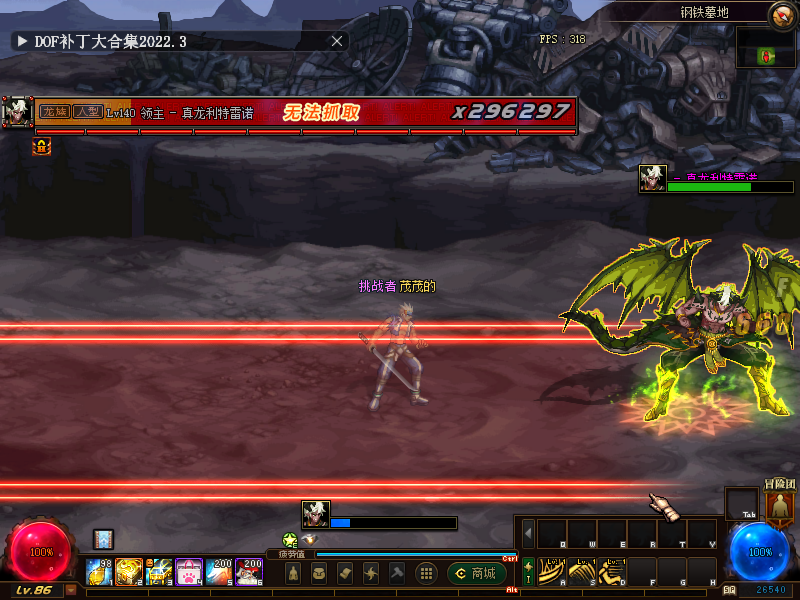Select the blue and gold chest in slot 3
Image resolution: width=800 pixels, height=600 pixels.
(x=159, y=572)
